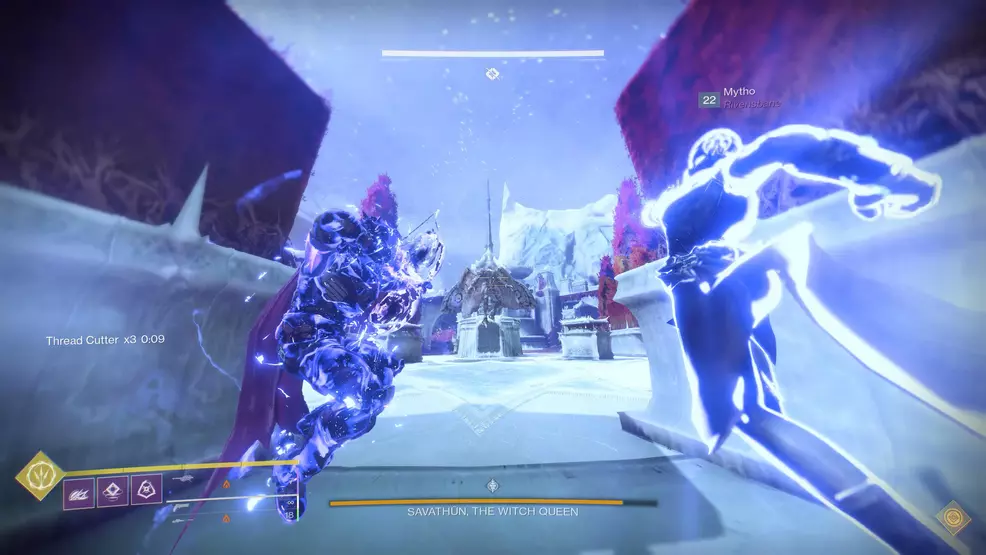Trigger the class ability hexagon icon
Viewport: 986px width, 555px height.
(146, 491)
